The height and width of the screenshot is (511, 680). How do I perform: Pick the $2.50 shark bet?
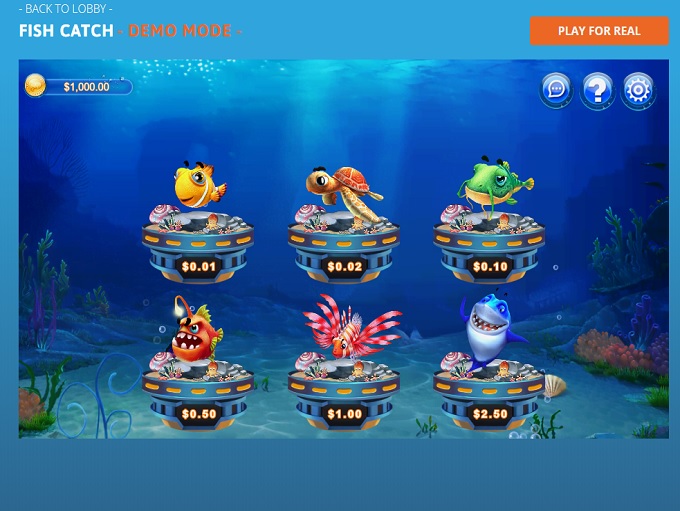tap(489, 387)
